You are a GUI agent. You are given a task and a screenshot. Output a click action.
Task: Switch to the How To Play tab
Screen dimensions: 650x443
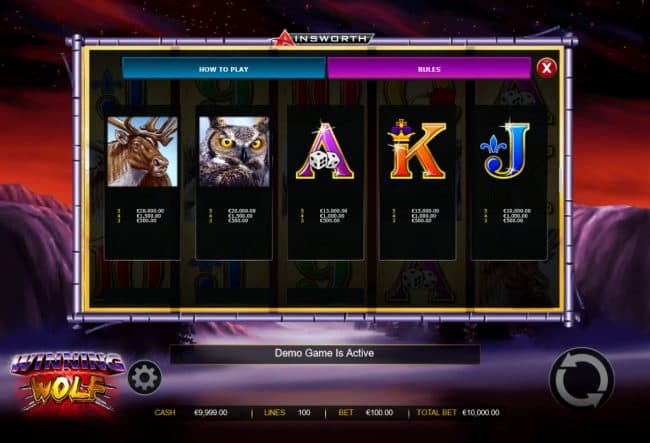(223, 68)
